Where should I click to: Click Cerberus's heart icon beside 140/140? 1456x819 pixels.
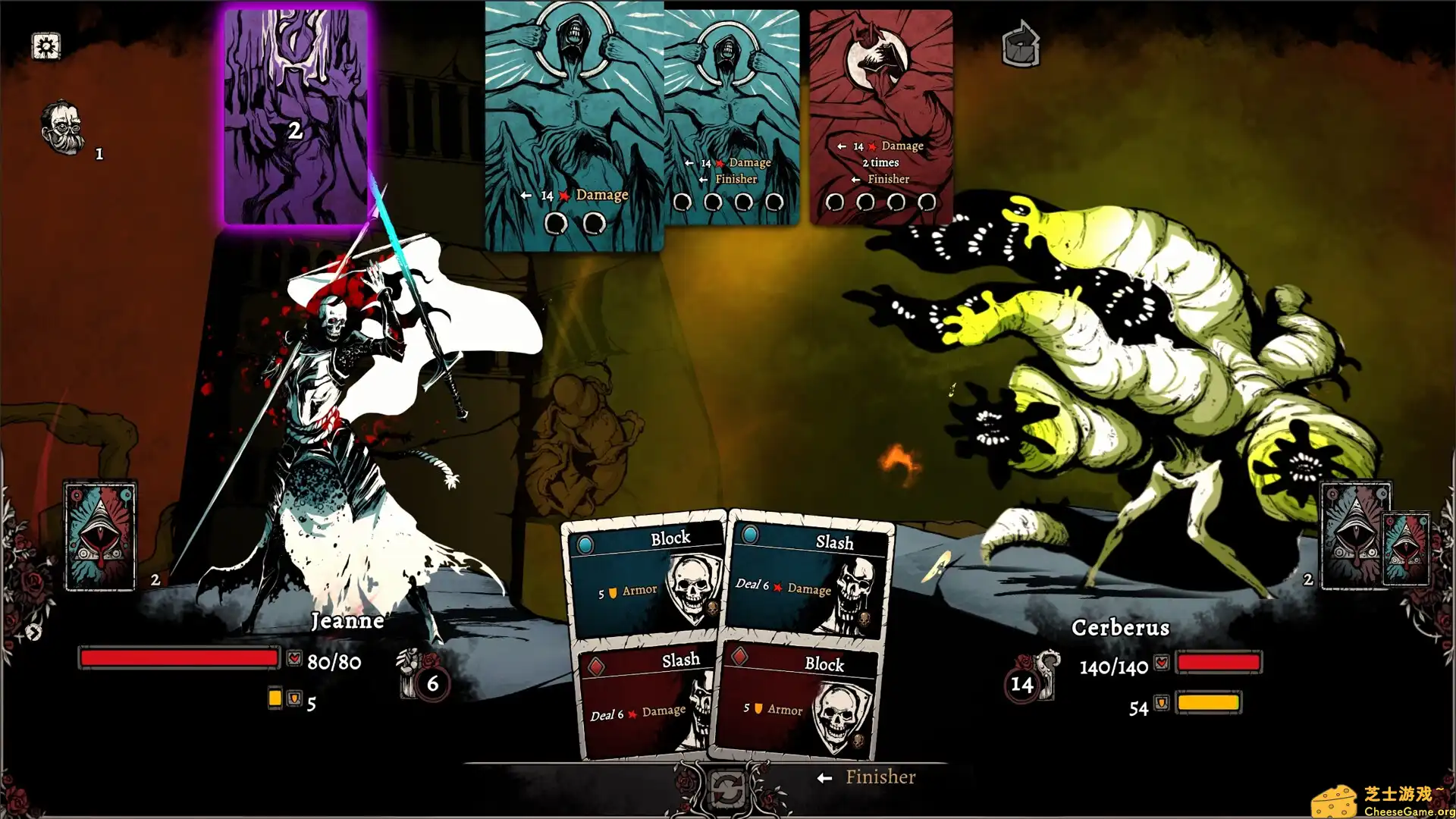[1160, 661]
